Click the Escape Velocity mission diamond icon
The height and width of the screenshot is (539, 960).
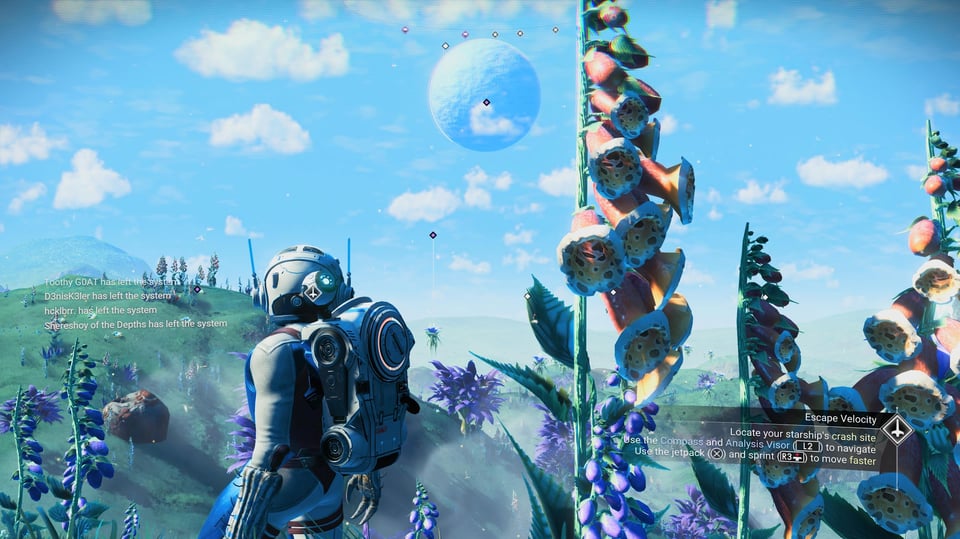pyautogui.click(x=897, y=429)
